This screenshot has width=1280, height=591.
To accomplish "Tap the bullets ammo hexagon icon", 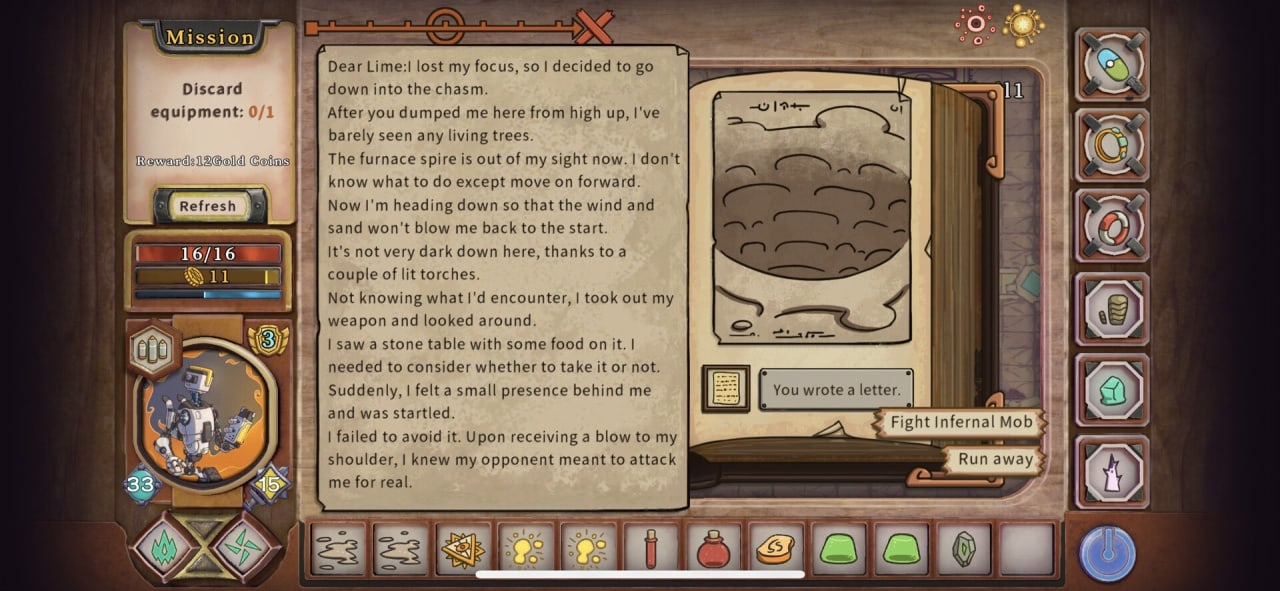I will pos(154,350).
